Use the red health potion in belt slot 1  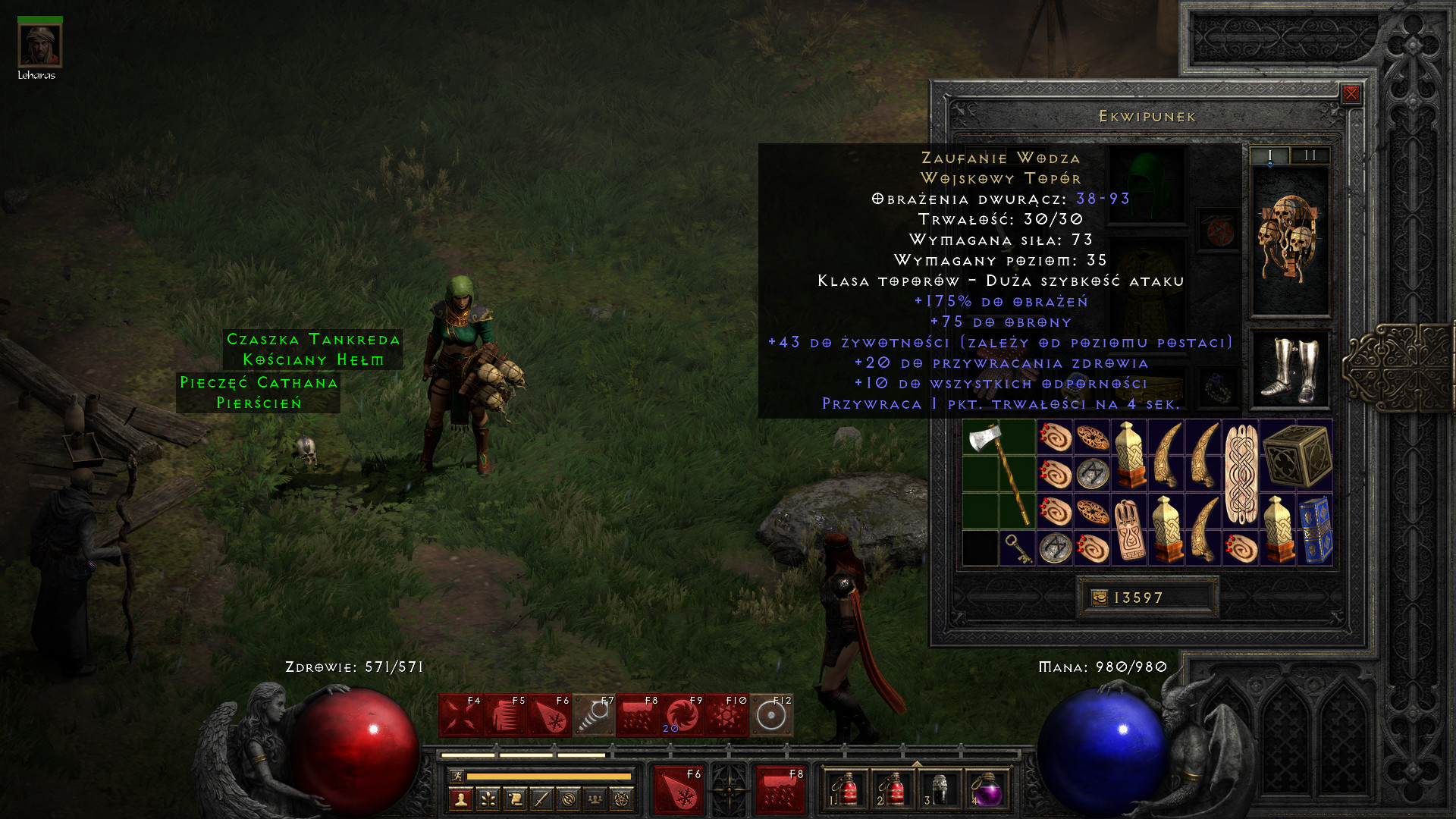846,790
